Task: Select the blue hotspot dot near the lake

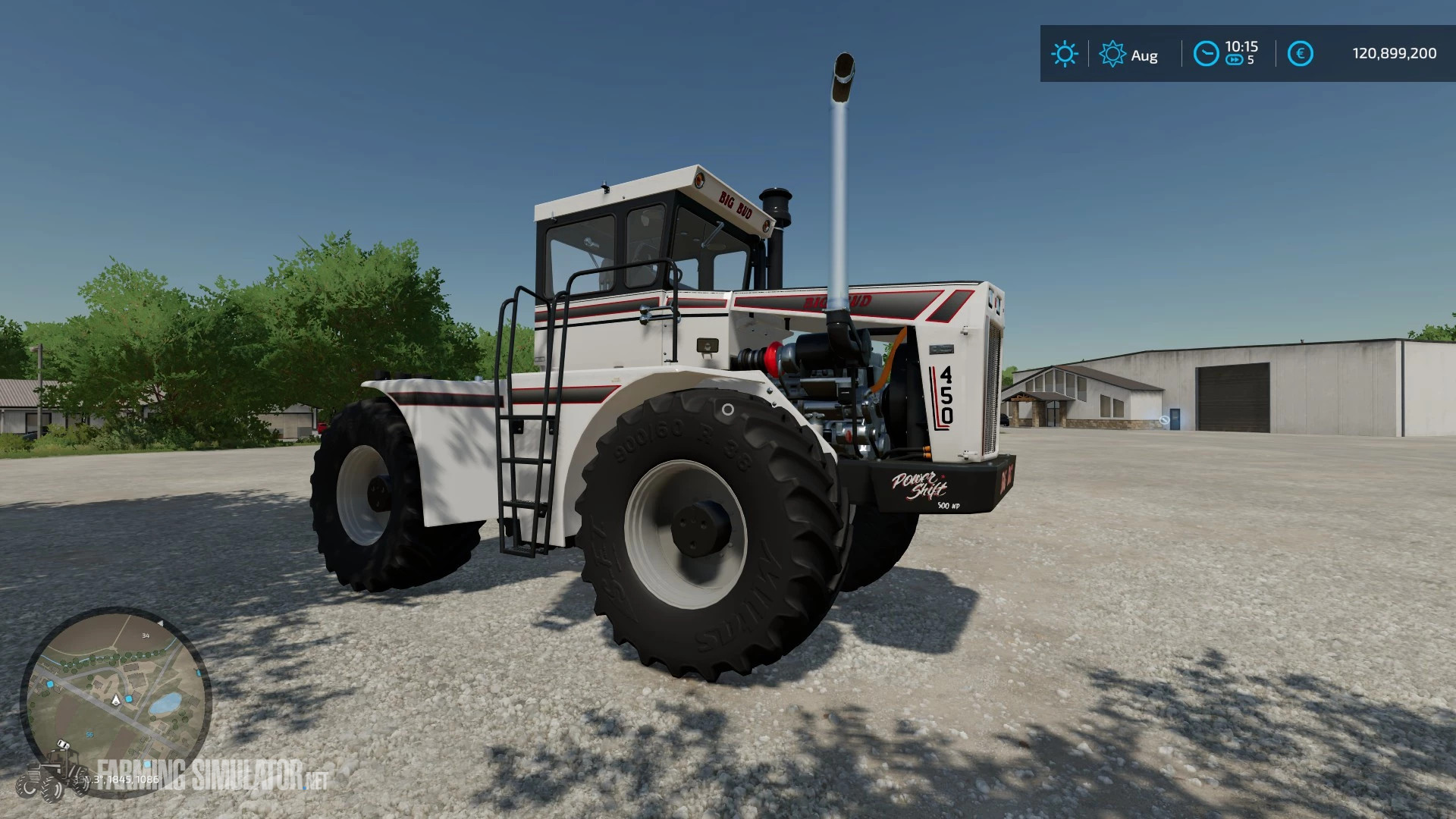Action: click(129, 698)
